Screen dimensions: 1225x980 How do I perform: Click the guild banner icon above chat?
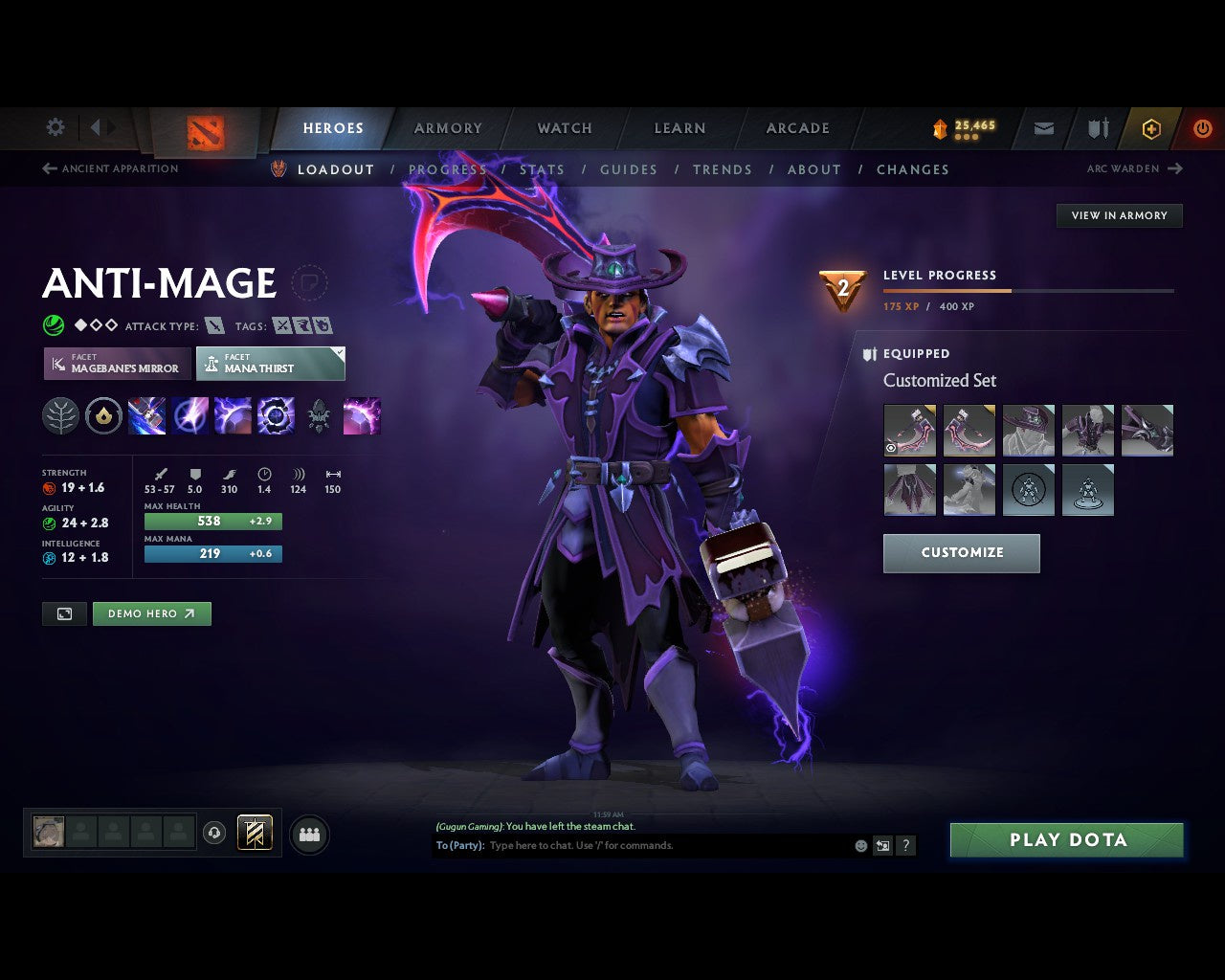click(254, 833)
